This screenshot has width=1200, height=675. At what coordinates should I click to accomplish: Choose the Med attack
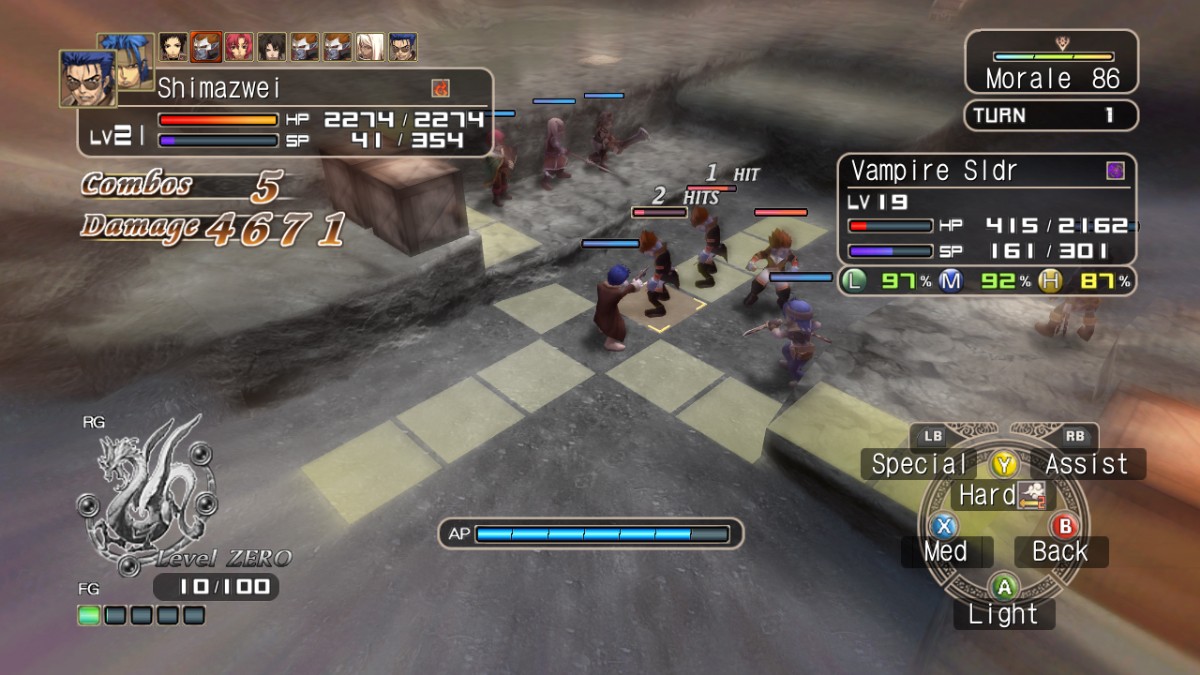pos(946,551)
